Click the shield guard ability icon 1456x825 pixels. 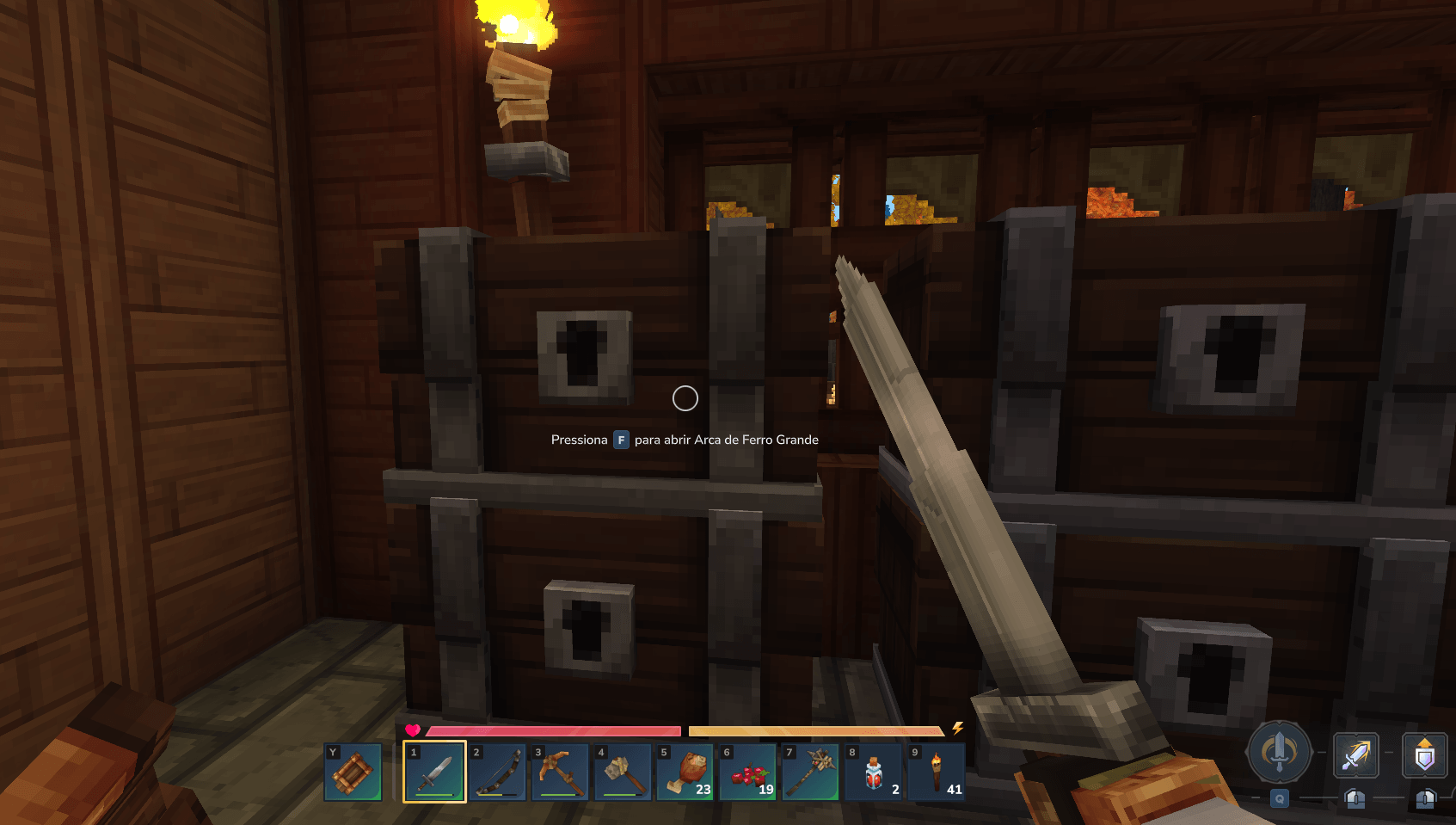point(1425,755)
